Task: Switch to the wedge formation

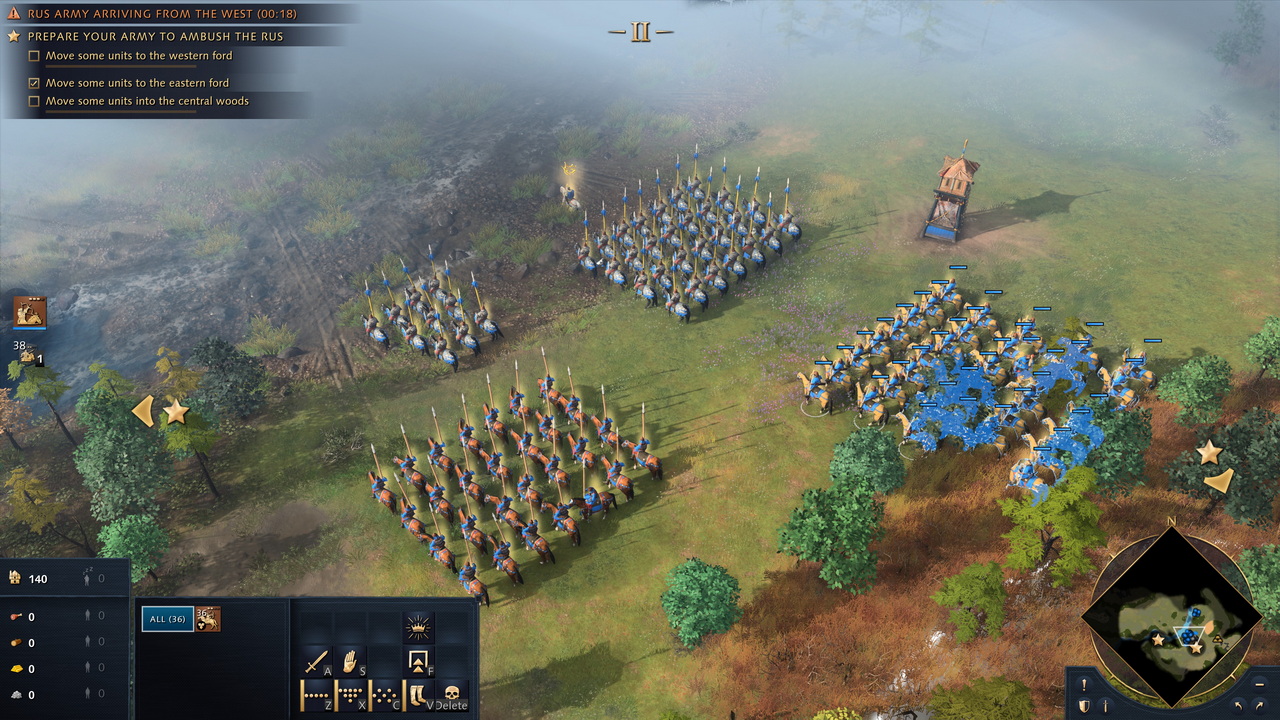Action: tap(351, 693)
